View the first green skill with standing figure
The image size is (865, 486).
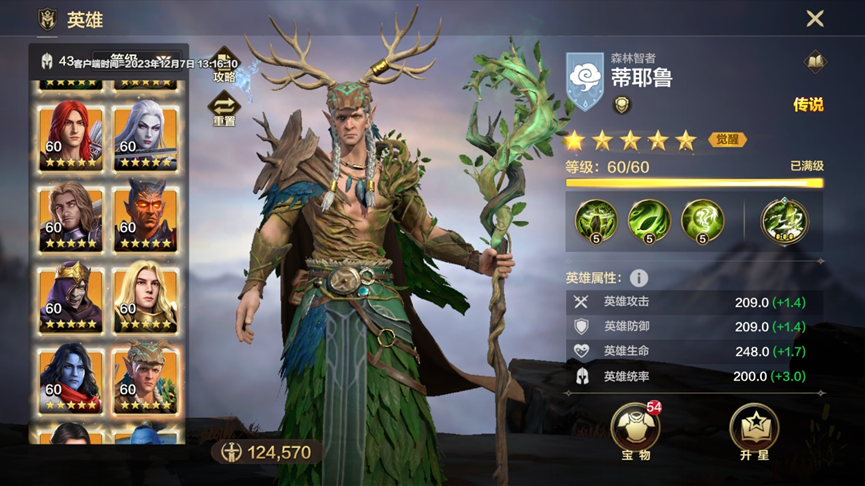pyautogui.click(x=595, y=220)
